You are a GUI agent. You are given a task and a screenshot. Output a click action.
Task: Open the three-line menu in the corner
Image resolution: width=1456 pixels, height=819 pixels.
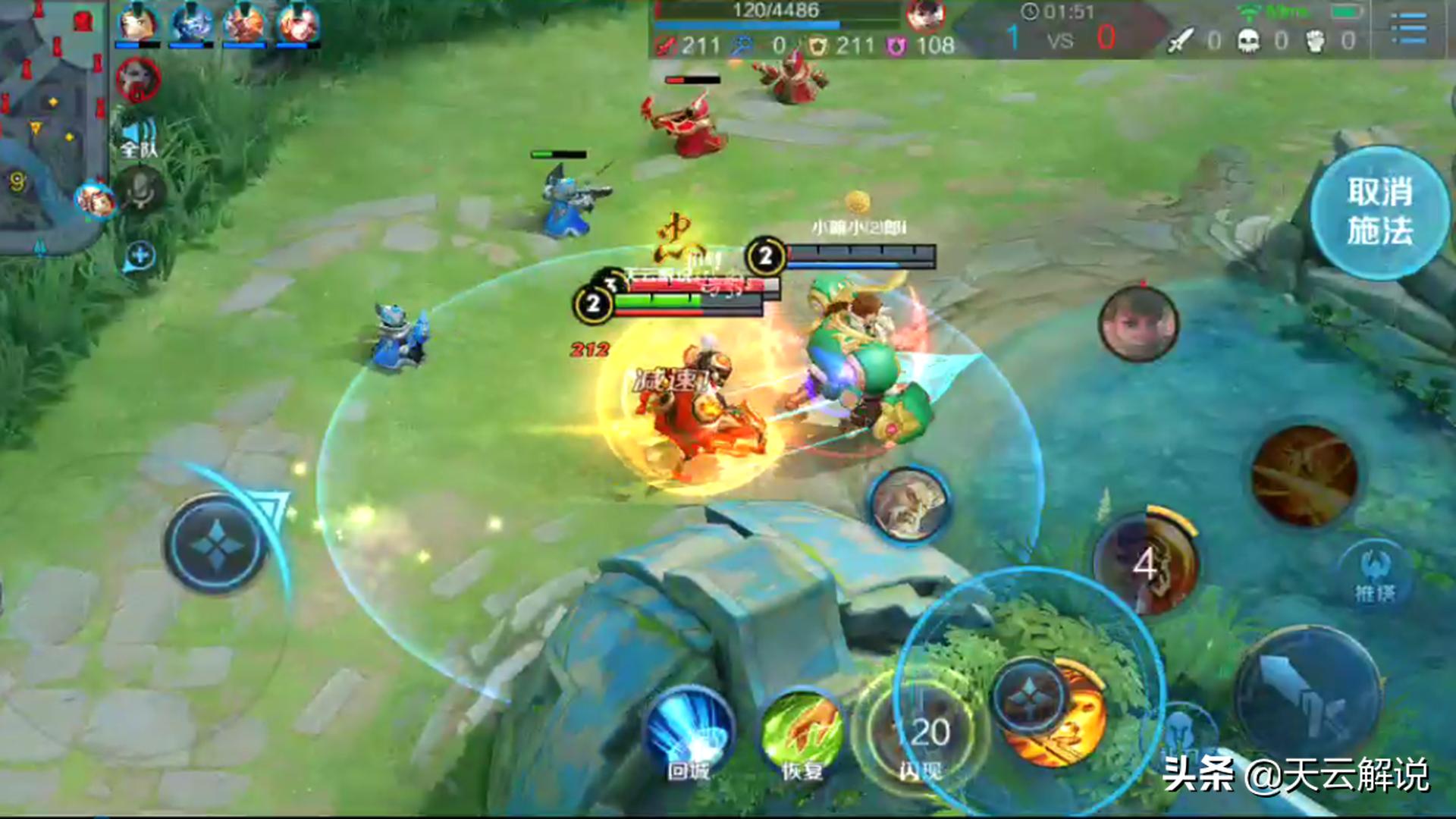(1409, 28)
